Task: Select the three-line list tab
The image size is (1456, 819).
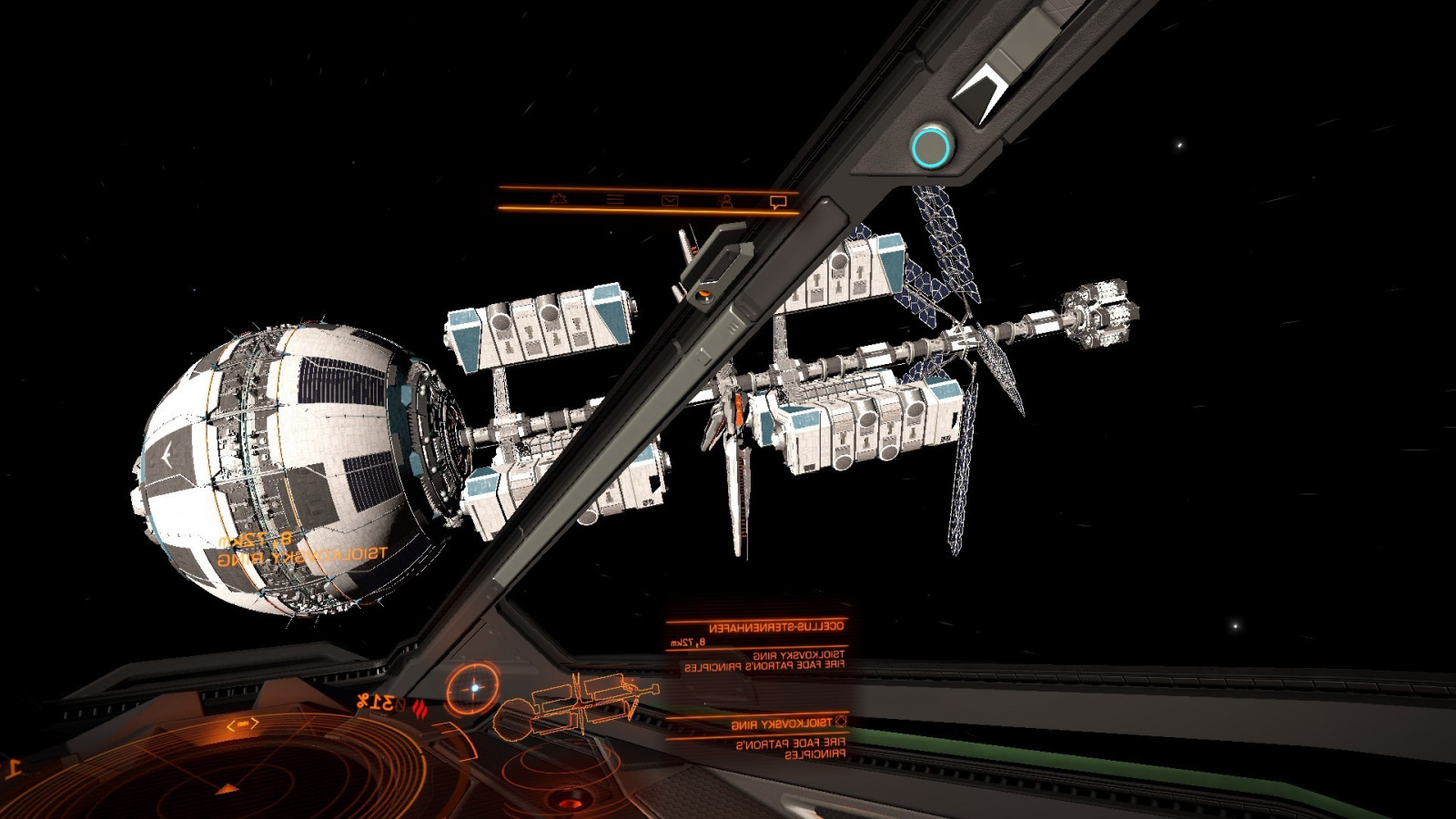Action: coord(615,199)
